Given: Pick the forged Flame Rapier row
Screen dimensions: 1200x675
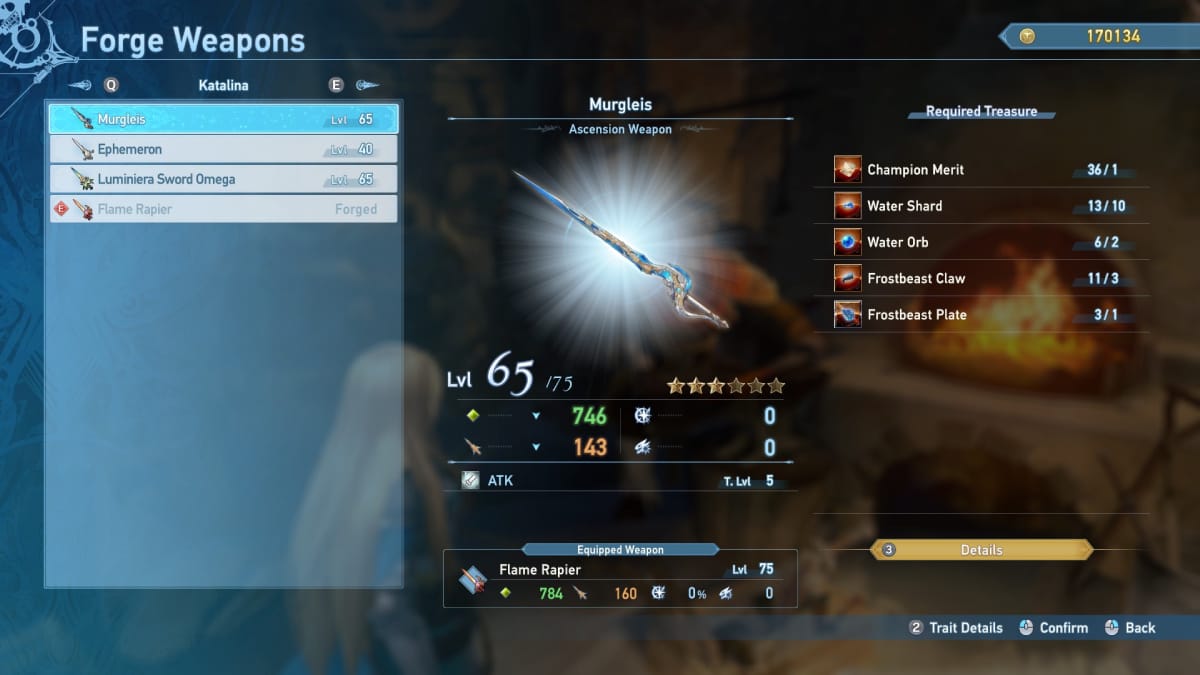Looking at the screenshot, I should click(x=223, y=210).
